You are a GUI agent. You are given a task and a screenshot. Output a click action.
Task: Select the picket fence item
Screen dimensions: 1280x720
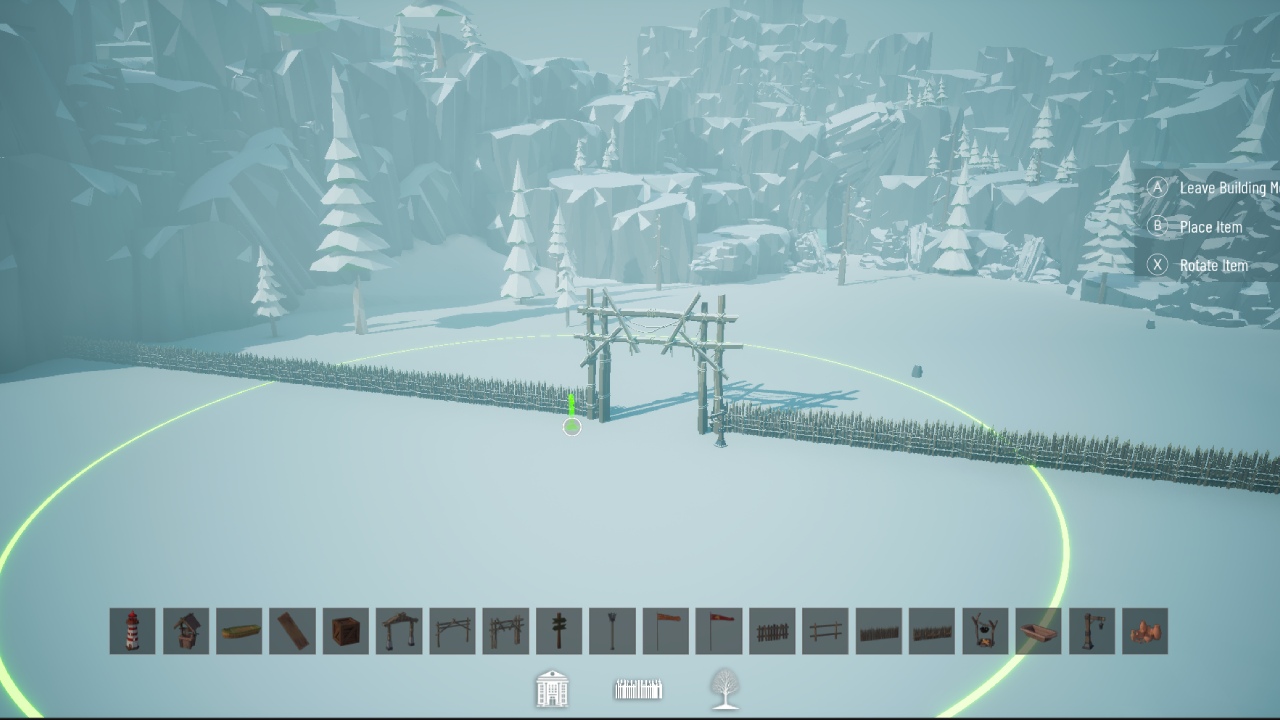[772, 630]
